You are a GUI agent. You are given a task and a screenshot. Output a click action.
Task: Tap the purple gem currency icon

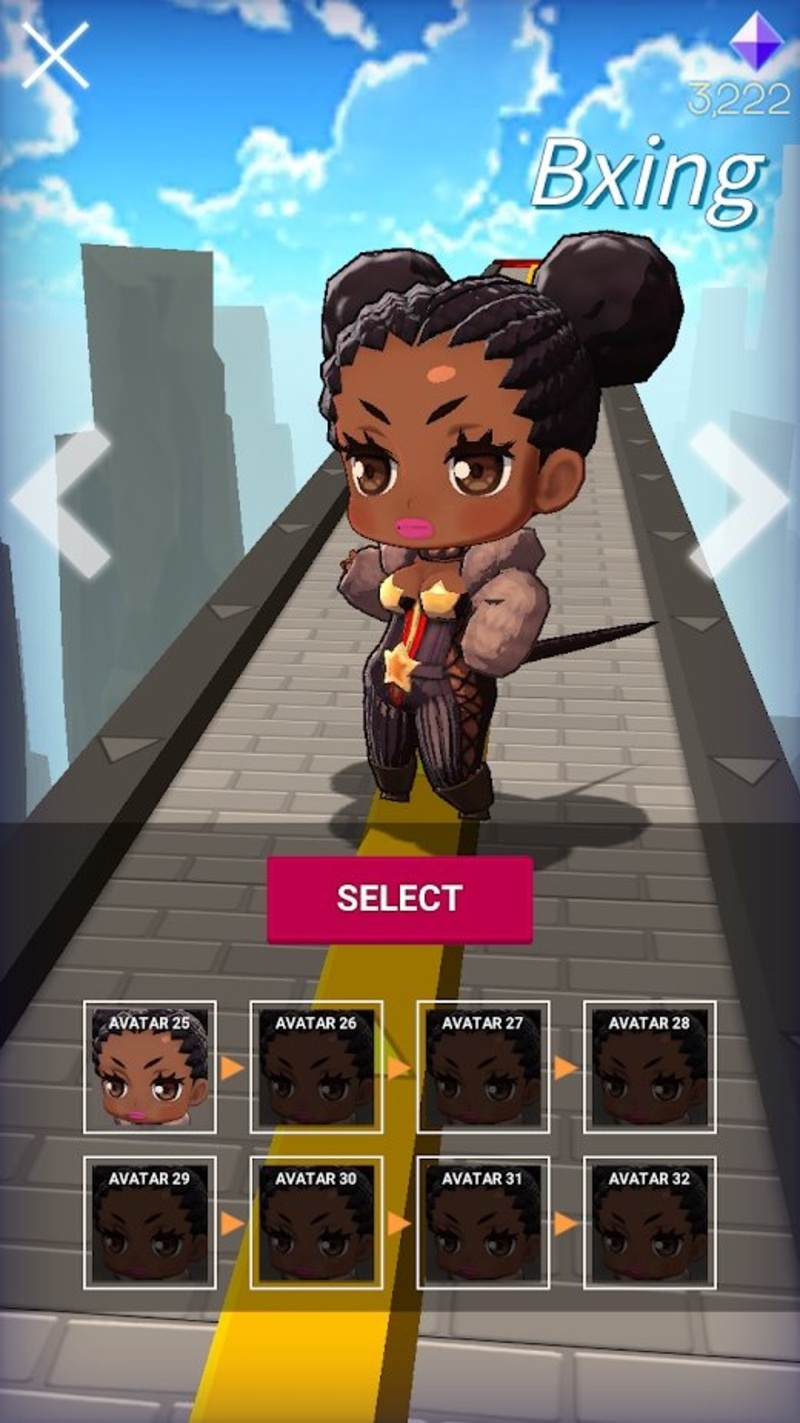(757, 42)
